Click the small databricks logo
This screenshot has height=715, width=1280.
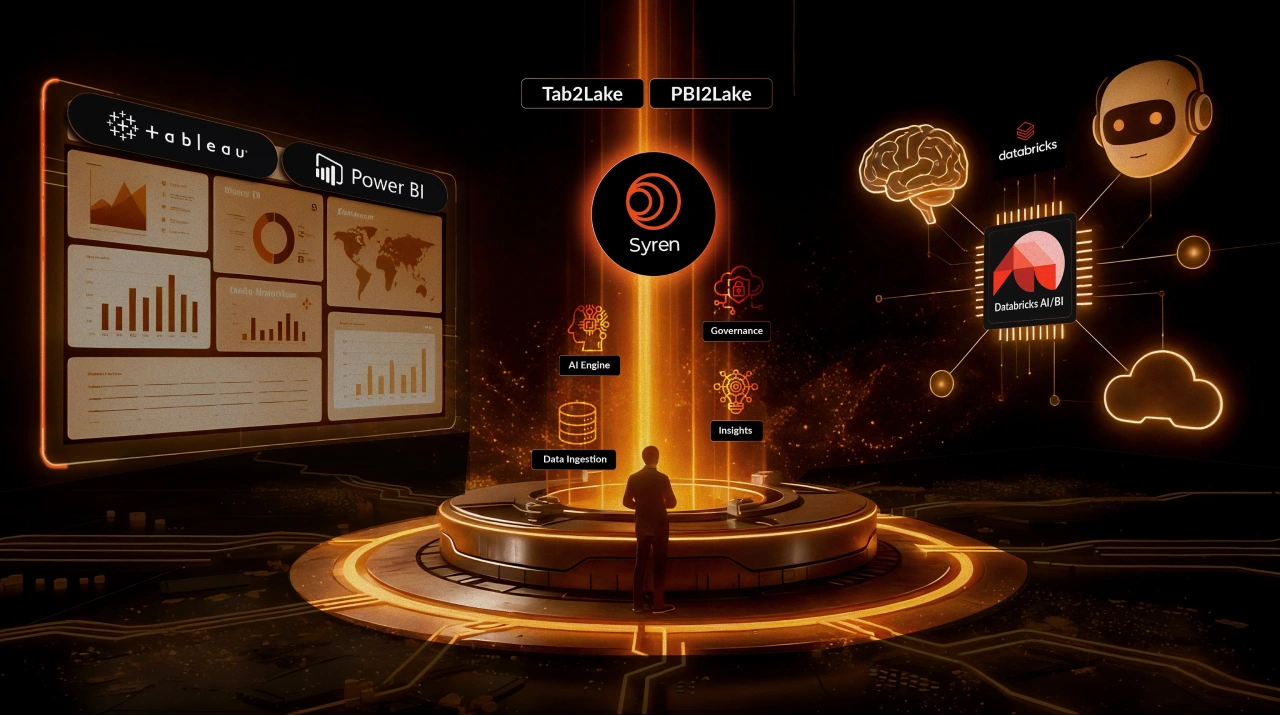[1027, 143]
